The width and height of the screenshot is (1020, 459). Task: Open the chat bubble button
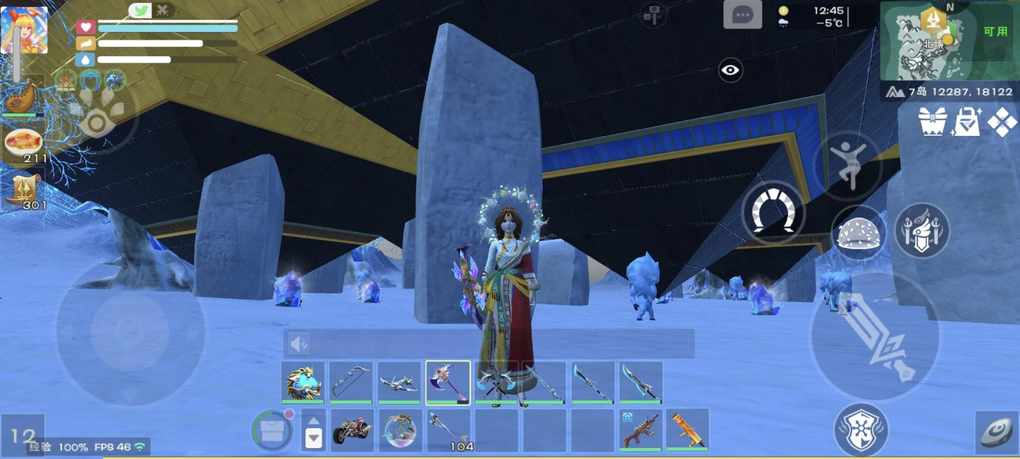click(x=742, y=15)
